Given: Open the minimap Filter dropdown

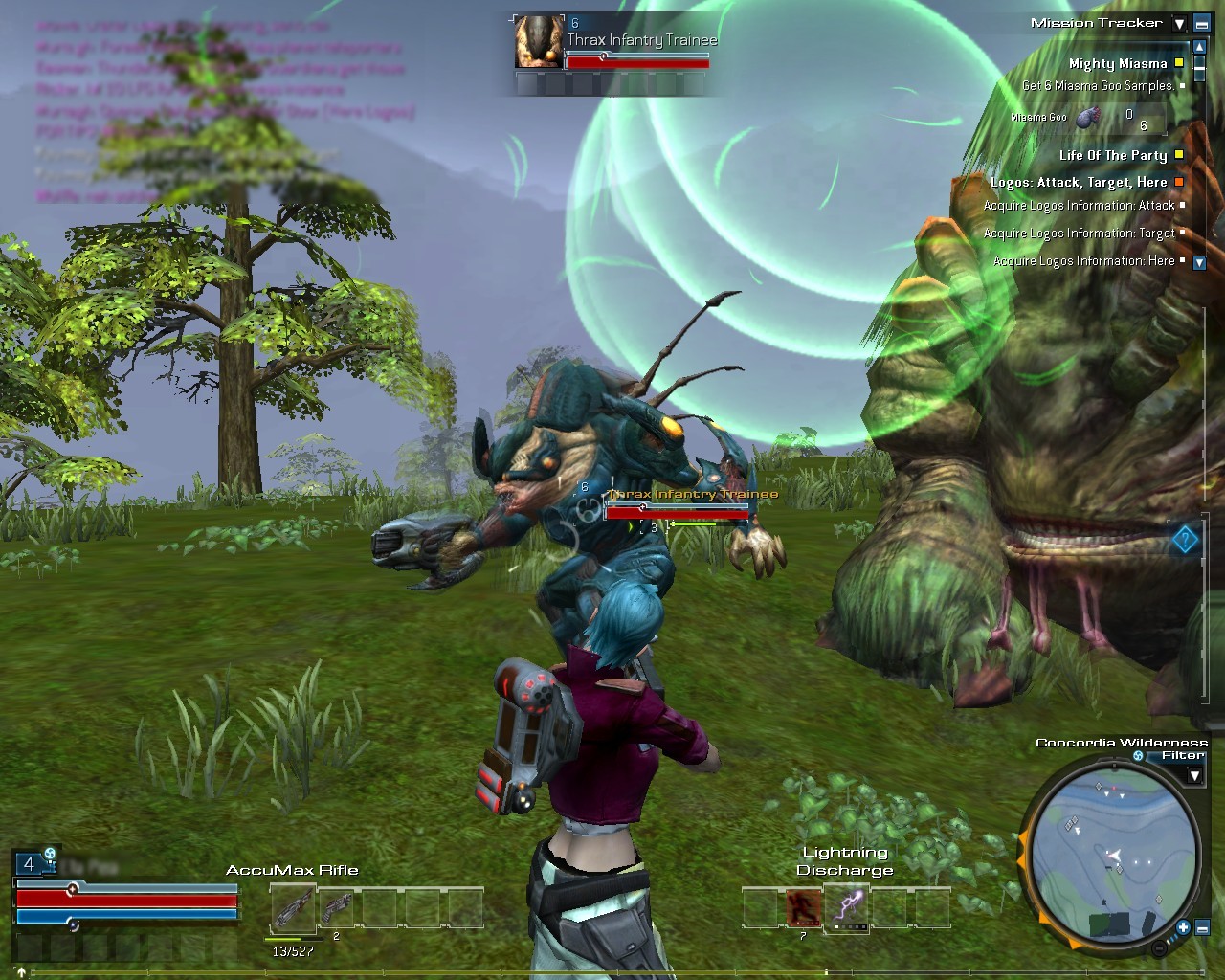Looking at the screenshot, I should click(x=1193, y=775).
